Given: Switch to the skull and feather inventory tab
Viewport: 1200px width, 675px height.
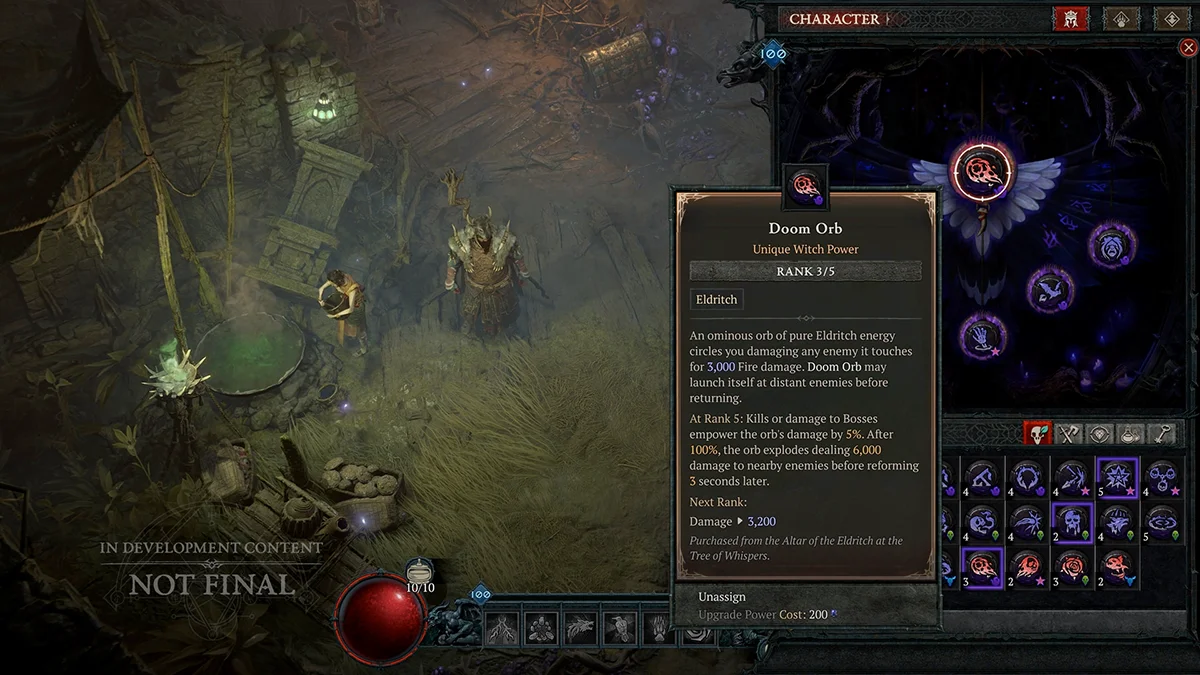Looking at the screenshot, I should point(1038,433).
